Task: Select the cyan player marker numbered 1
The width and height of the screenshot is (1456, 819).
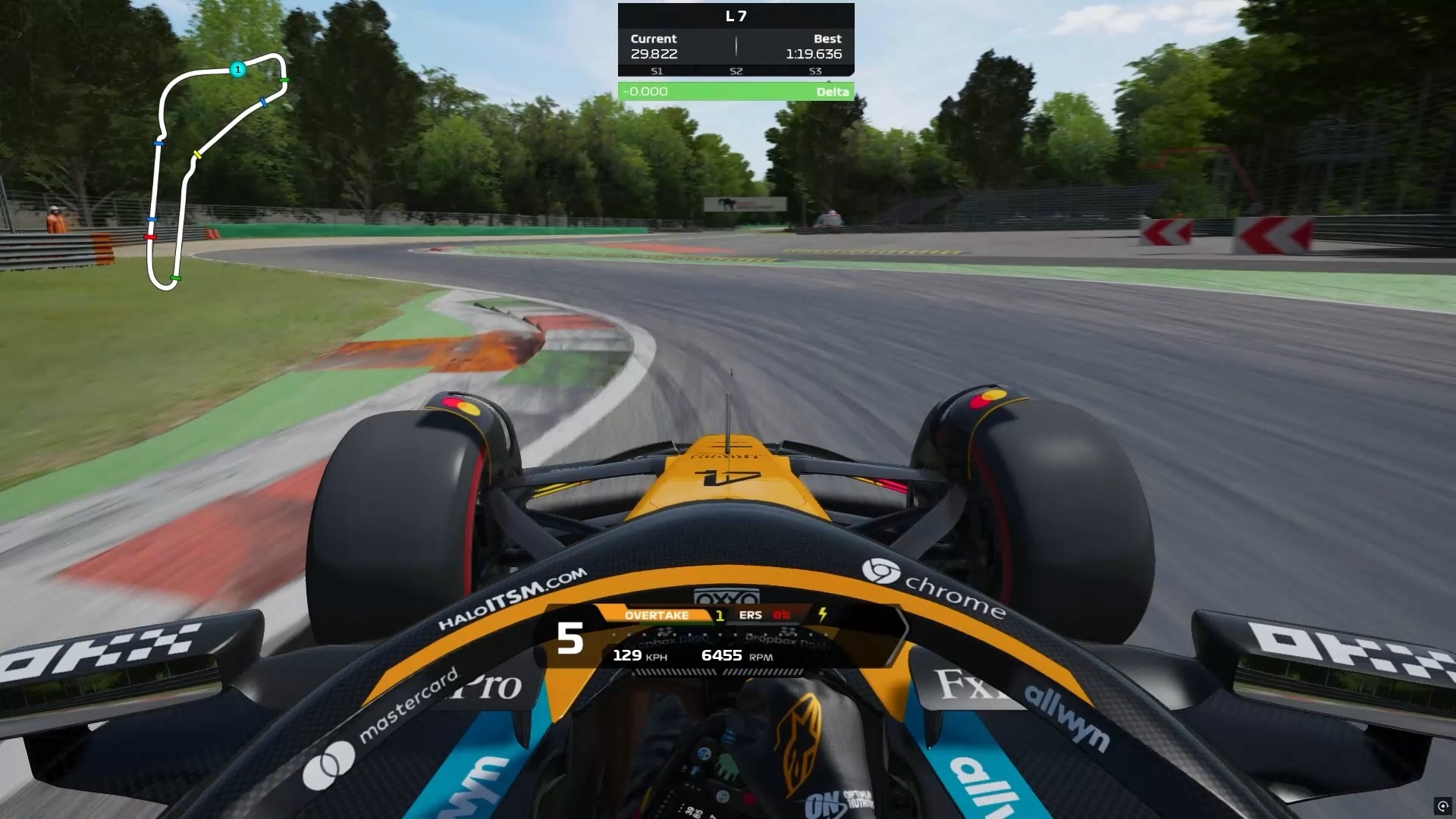Action: pyautogui.click(x=237, y=70)
